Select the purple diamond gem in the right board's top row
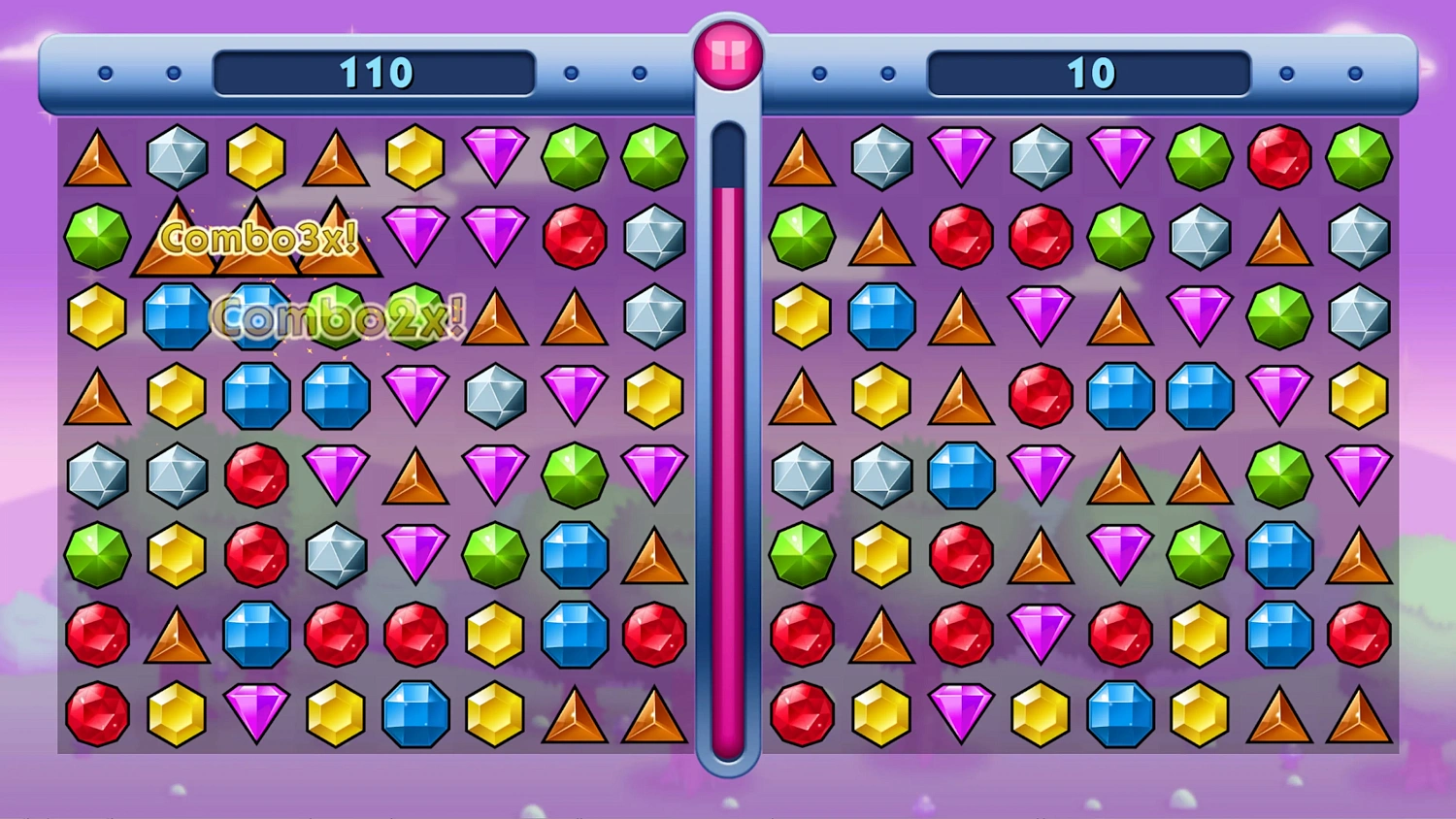This screenshot has width=1456, height=819. click(962, 156)
